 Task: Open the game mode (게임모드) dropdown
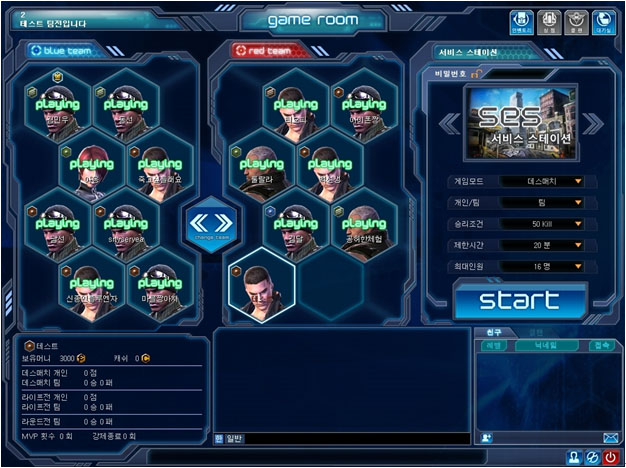coord(555,182)
